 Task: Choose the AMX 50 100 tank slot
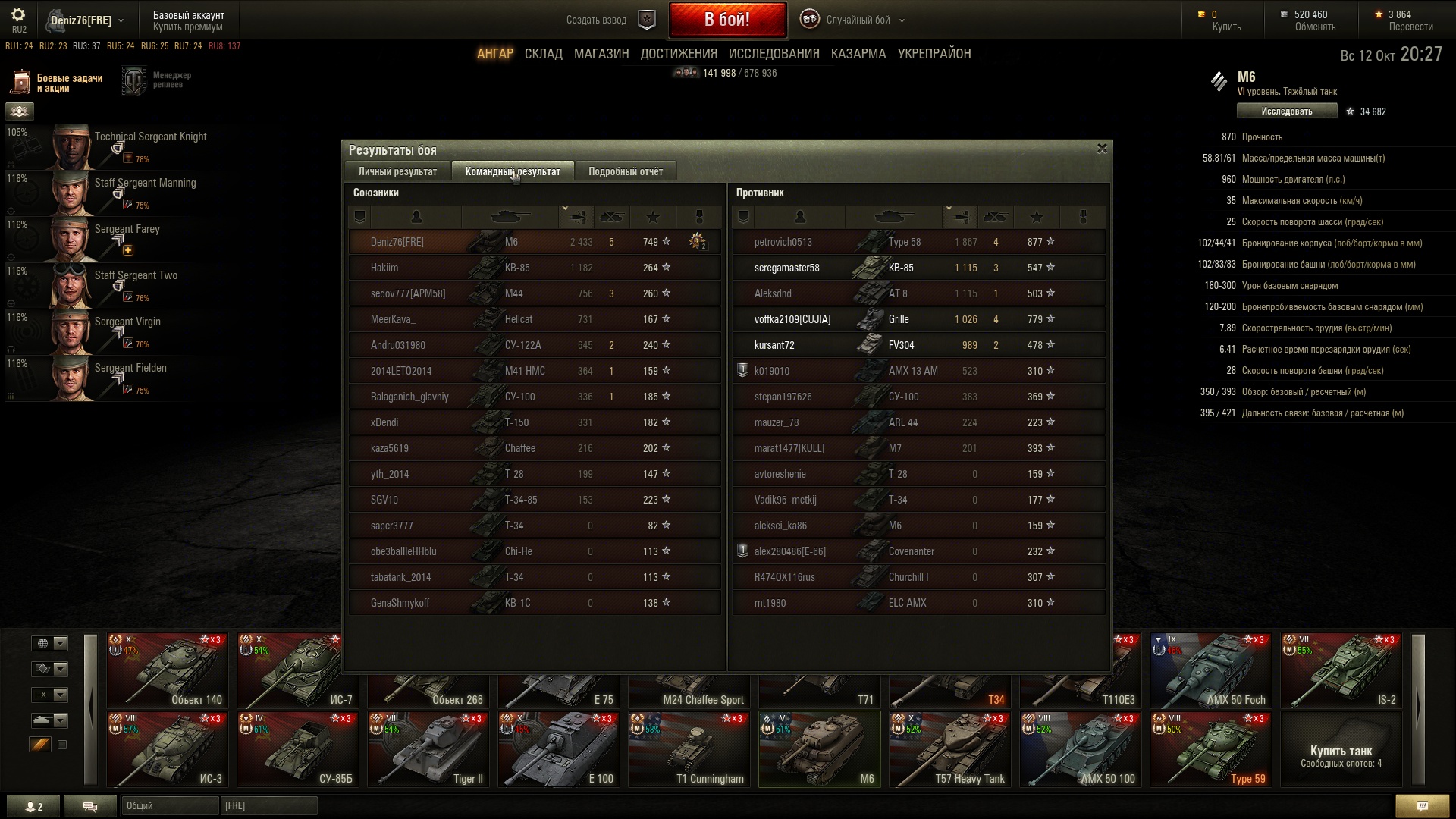(x=1081, y=749)
